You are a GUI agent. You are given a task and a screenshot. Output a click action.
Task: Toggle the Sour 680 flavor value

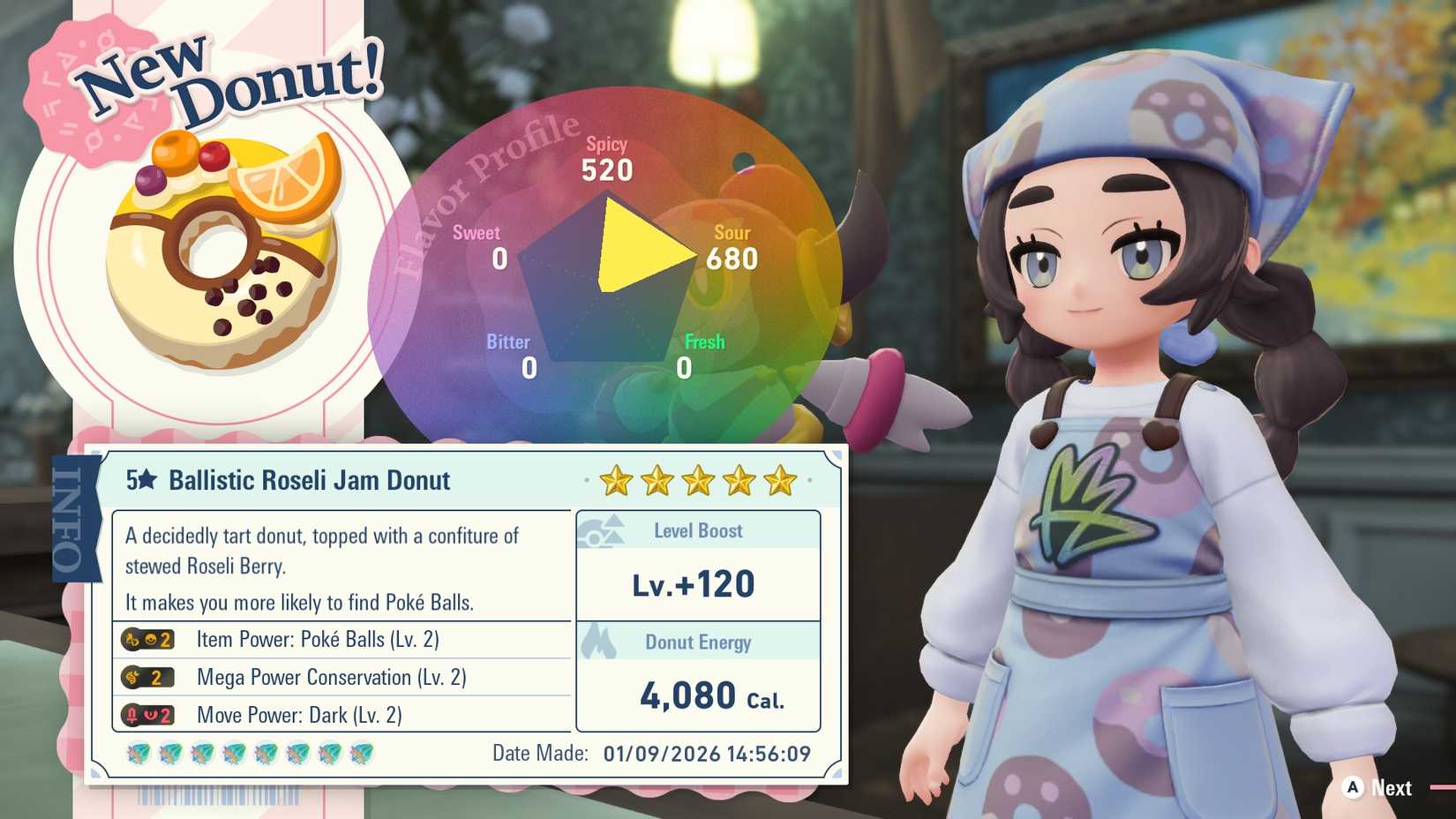coord(732,245)
